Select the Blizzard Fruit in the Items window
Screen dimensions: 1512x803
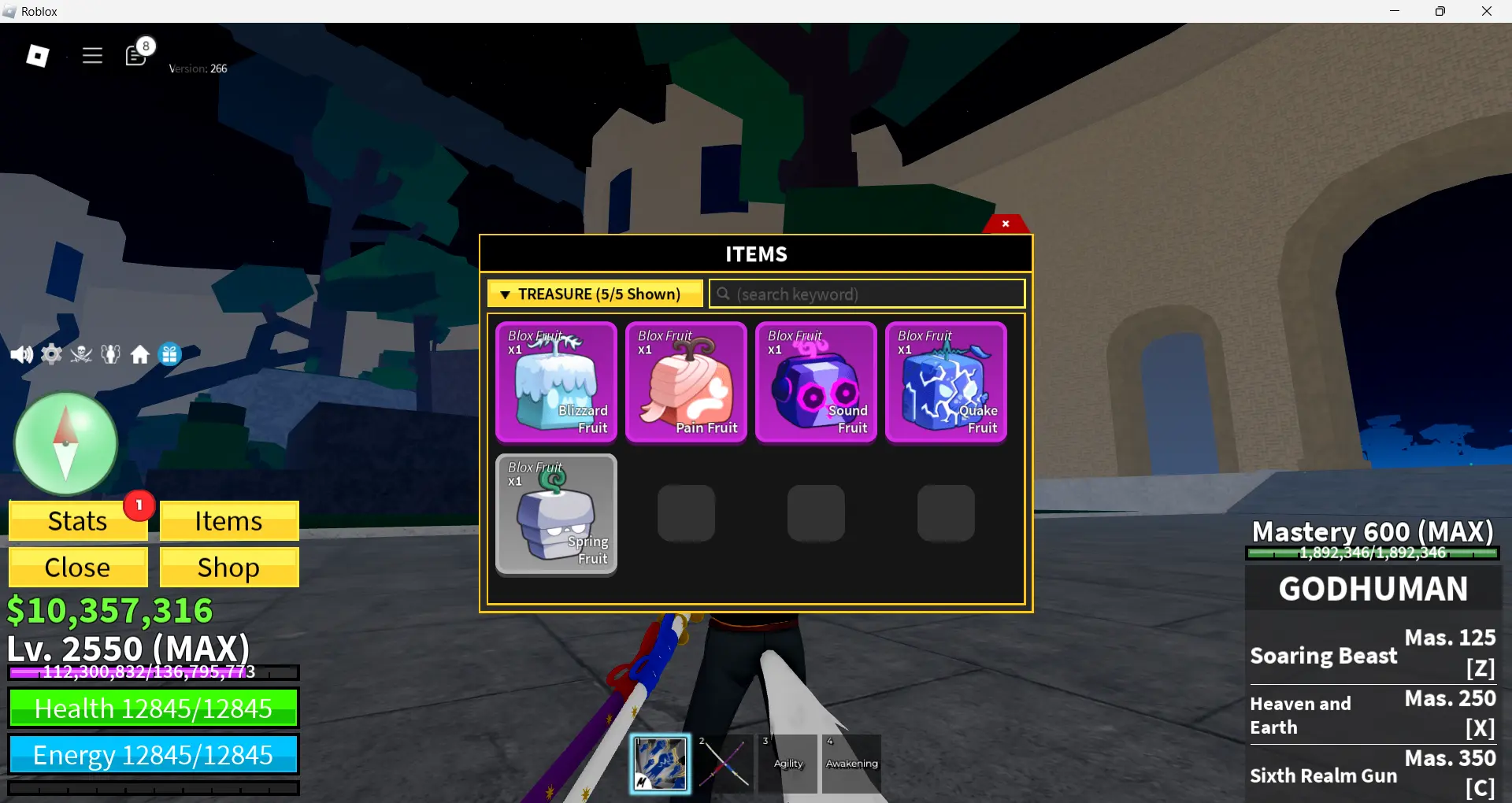[x=556, y=382]
